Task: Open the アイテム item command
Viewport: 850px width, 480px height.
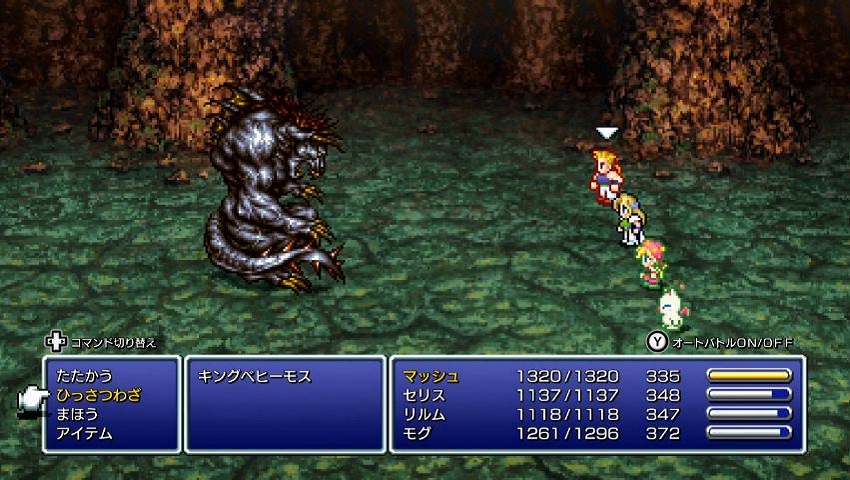Action: [85, 433]
